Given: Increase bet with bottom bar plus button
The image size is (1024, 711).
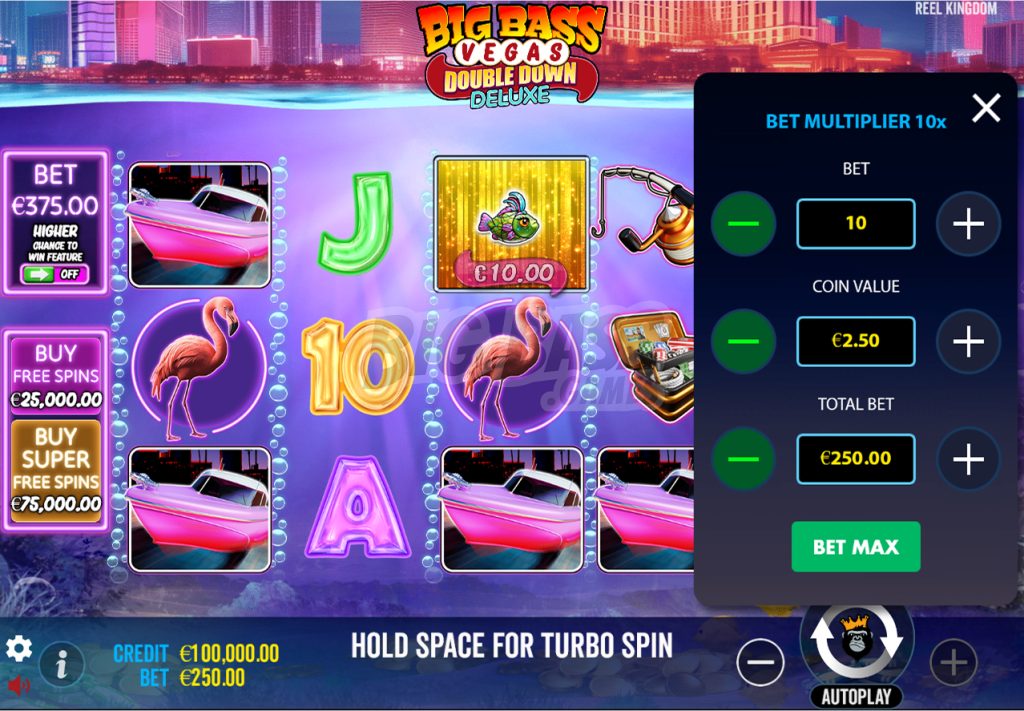Looking at the screenshot, I should tap(953, 662).
